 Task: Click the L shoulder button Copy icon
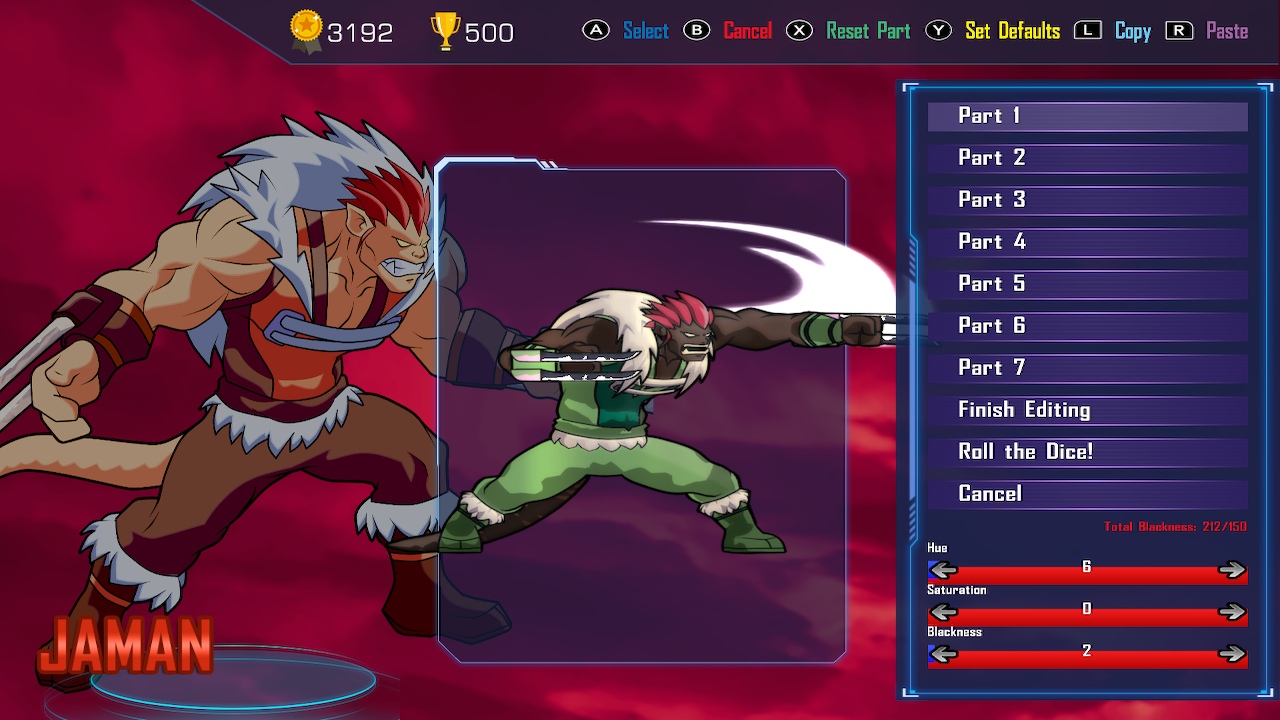click(x=1089, y=30)
